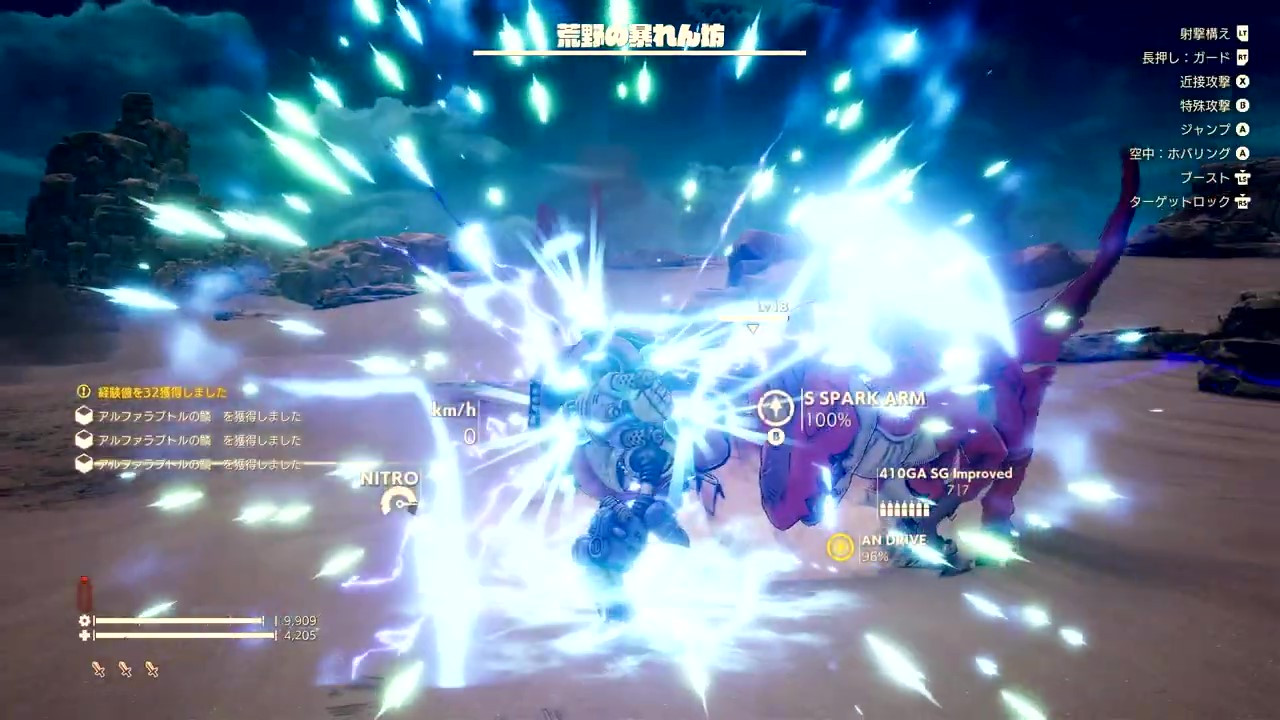
Task: Select the AN DRIVE yellow circle icon
Action: click(x=840, y=547)
